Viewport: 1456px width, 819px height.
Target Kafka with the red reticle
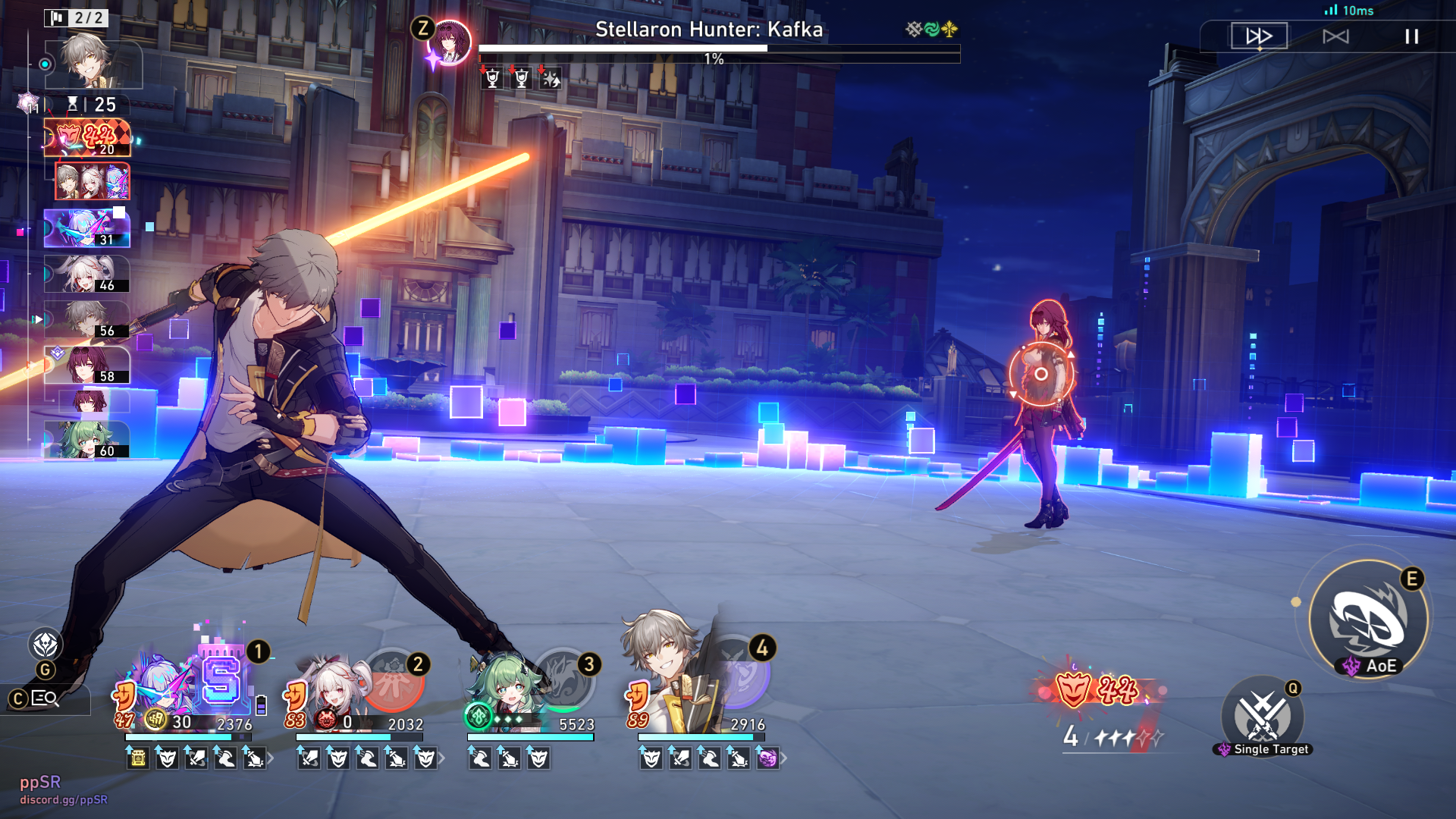click(x=1041, y=374)
